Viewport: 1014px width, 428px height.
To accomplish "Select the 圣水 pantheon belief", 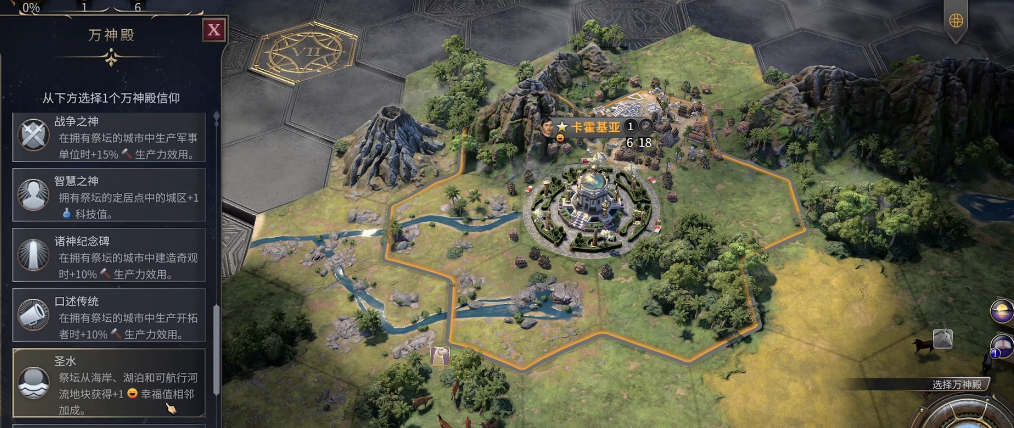I will [x=110, y=381].
